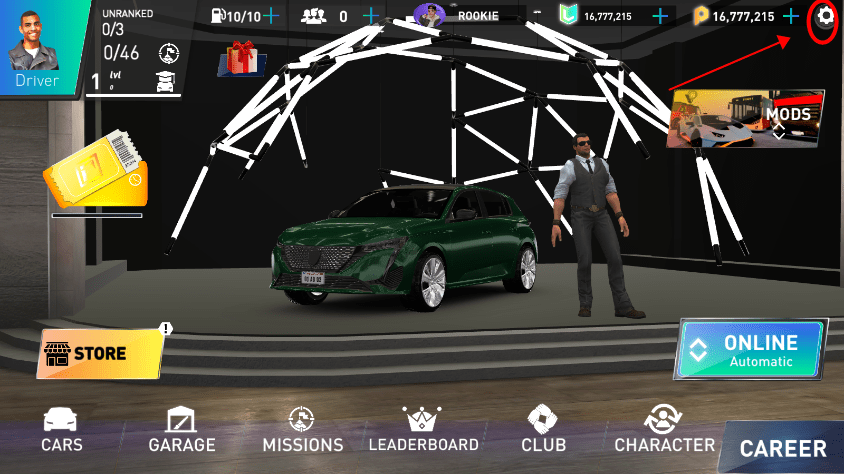Add more fuel with plus button

(270, 16)
